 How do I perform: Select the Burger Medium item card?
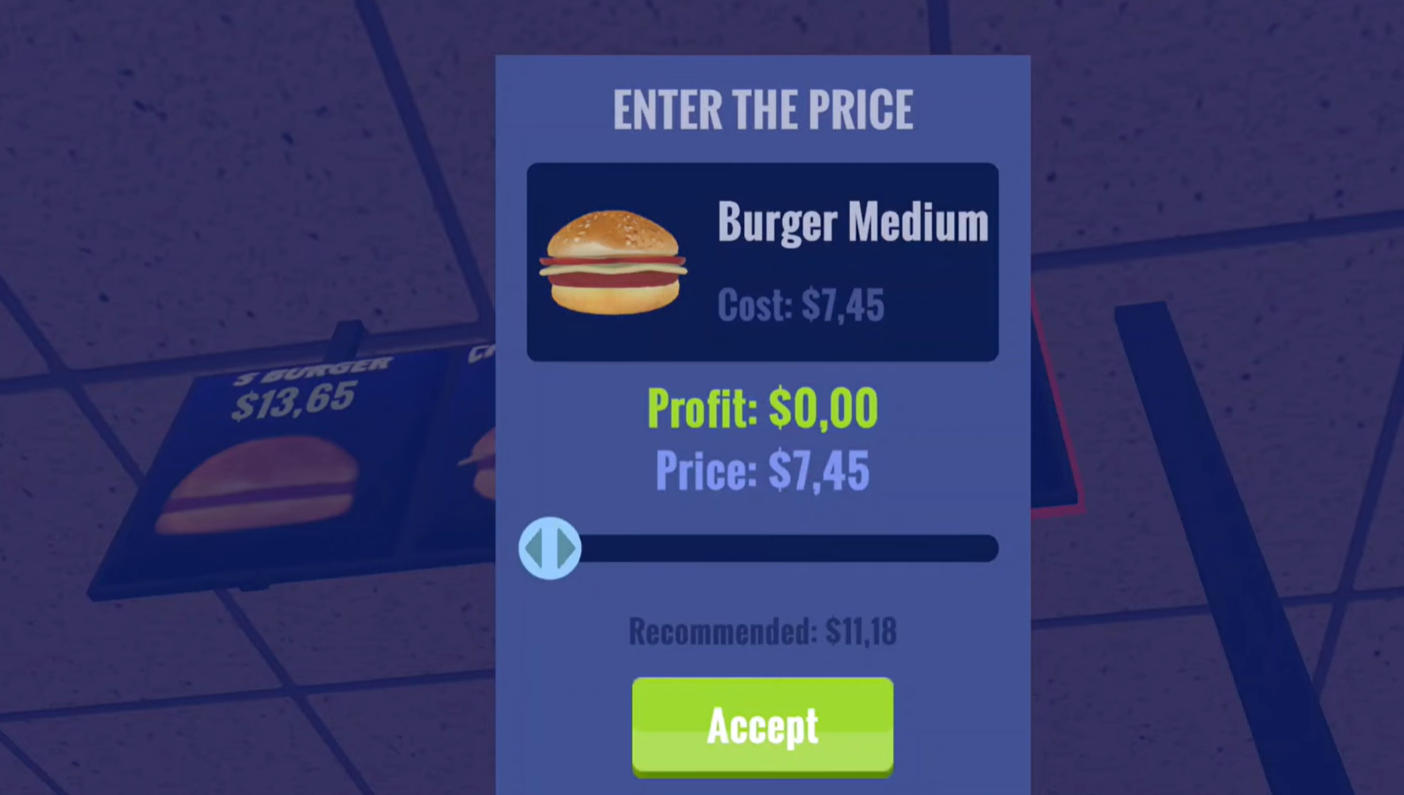tap(762, 262)
